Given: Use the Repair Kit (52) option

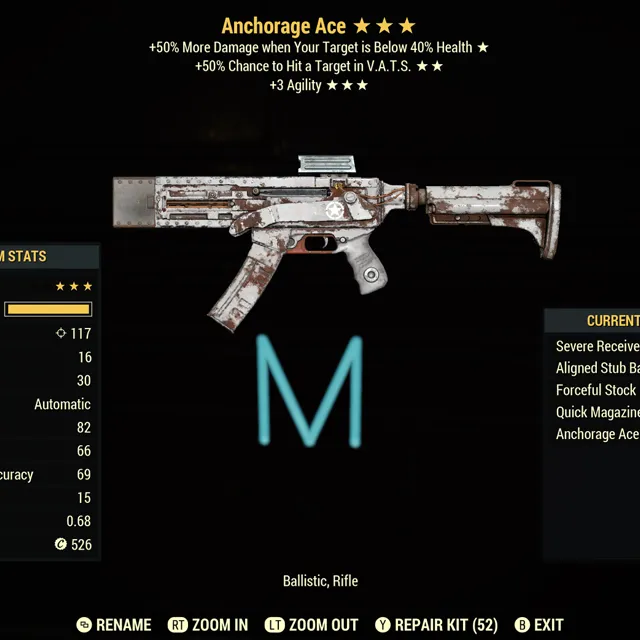Looking at the screenshot, I should coord(436,625).
